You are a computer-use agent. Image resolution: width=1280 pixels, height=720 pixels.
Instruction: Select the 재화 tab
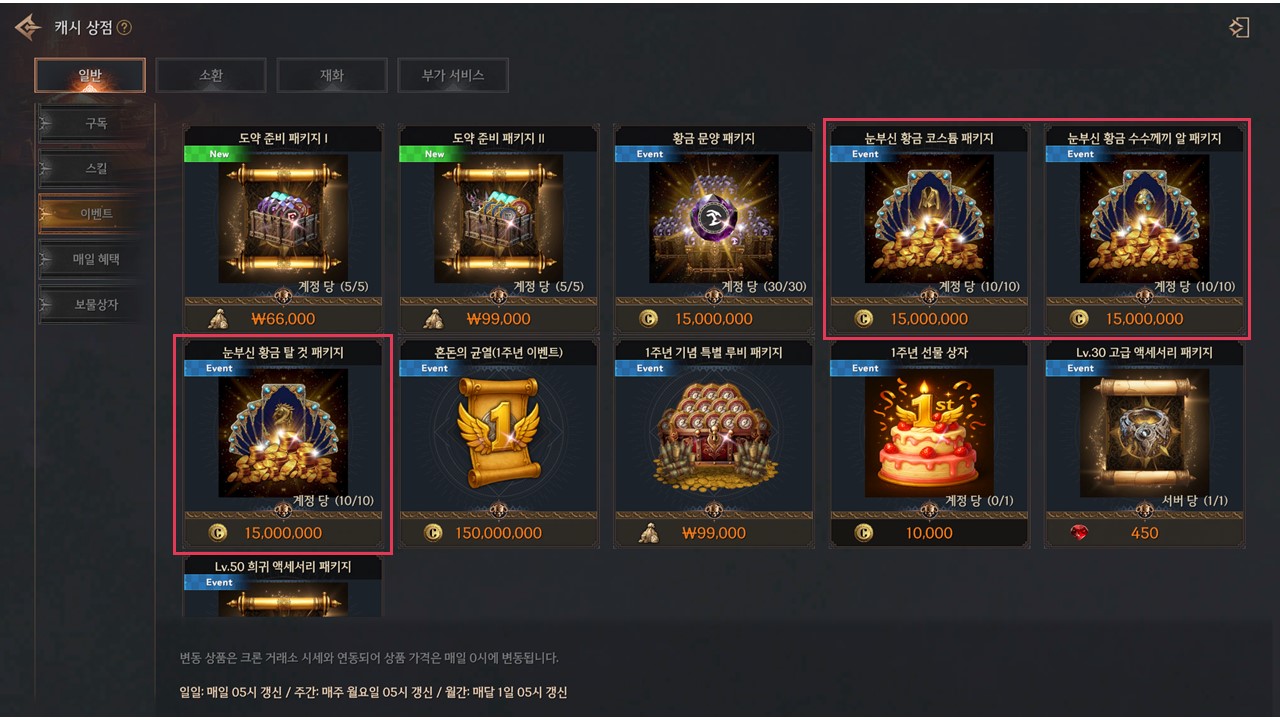(x=332, y=75)
